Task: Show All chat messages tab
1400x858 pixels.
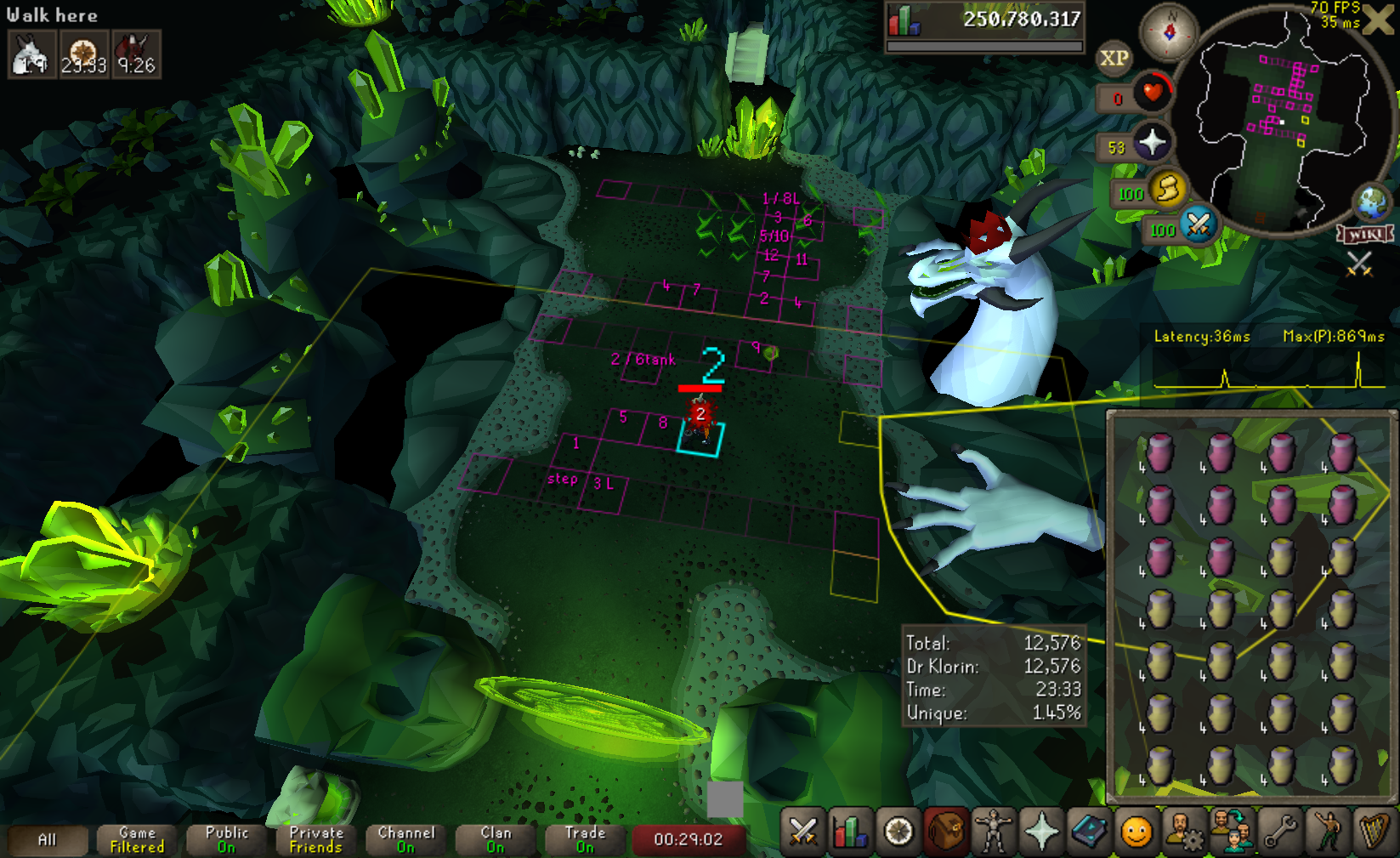Action: [x=48, y=839]
